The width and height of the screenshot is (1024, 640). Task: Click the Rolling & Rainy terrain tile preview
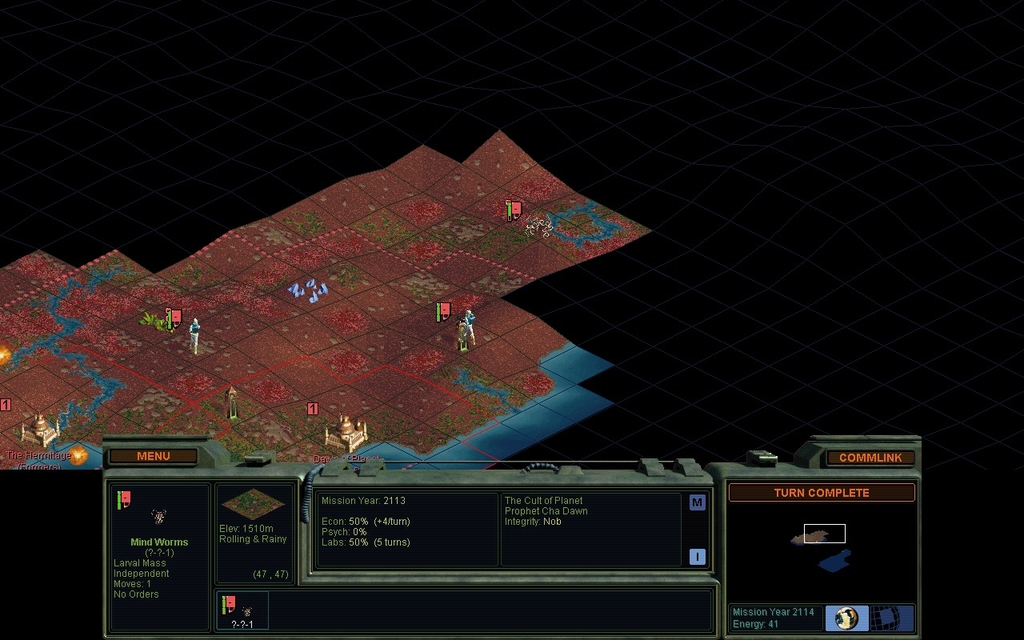253,503
